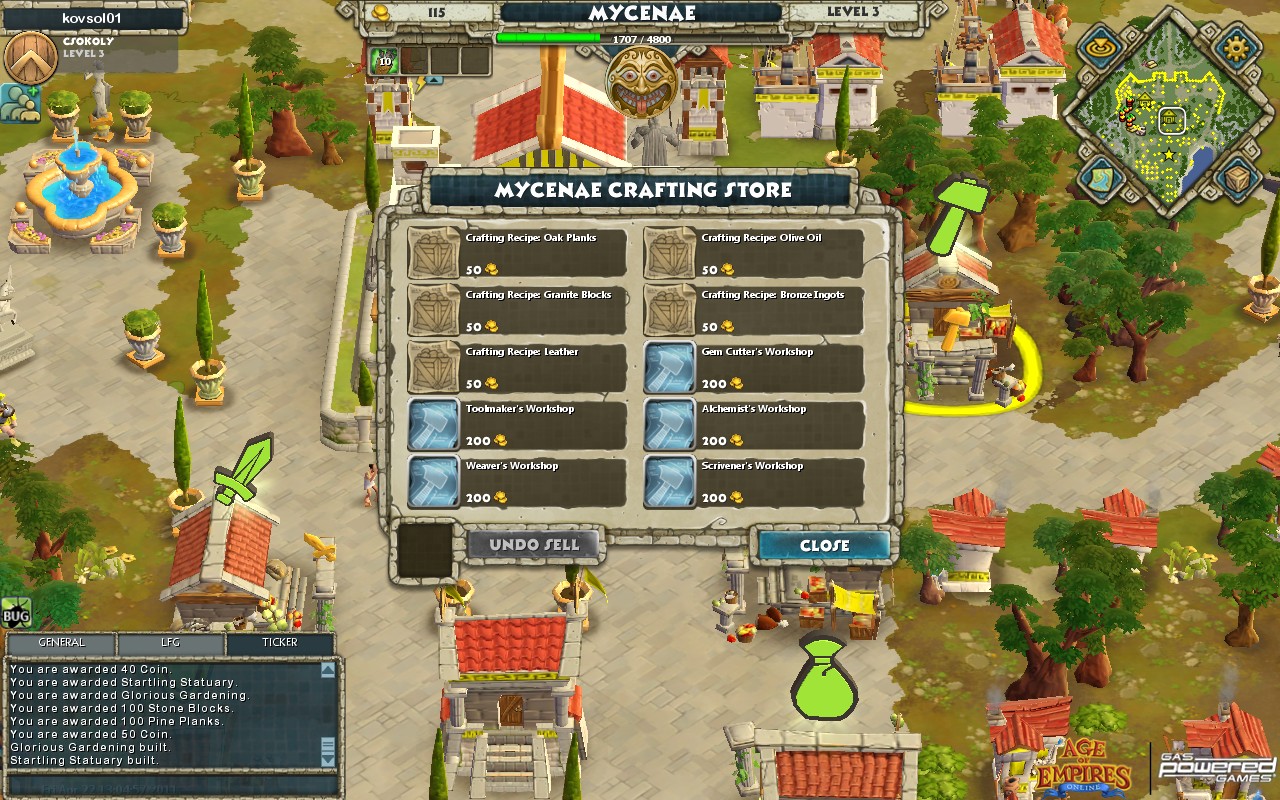The width and height of the screenshot is (1280, 800).
Task: Purchase the Gem Cutter's Workshop
Action: [x=753, y=367]
